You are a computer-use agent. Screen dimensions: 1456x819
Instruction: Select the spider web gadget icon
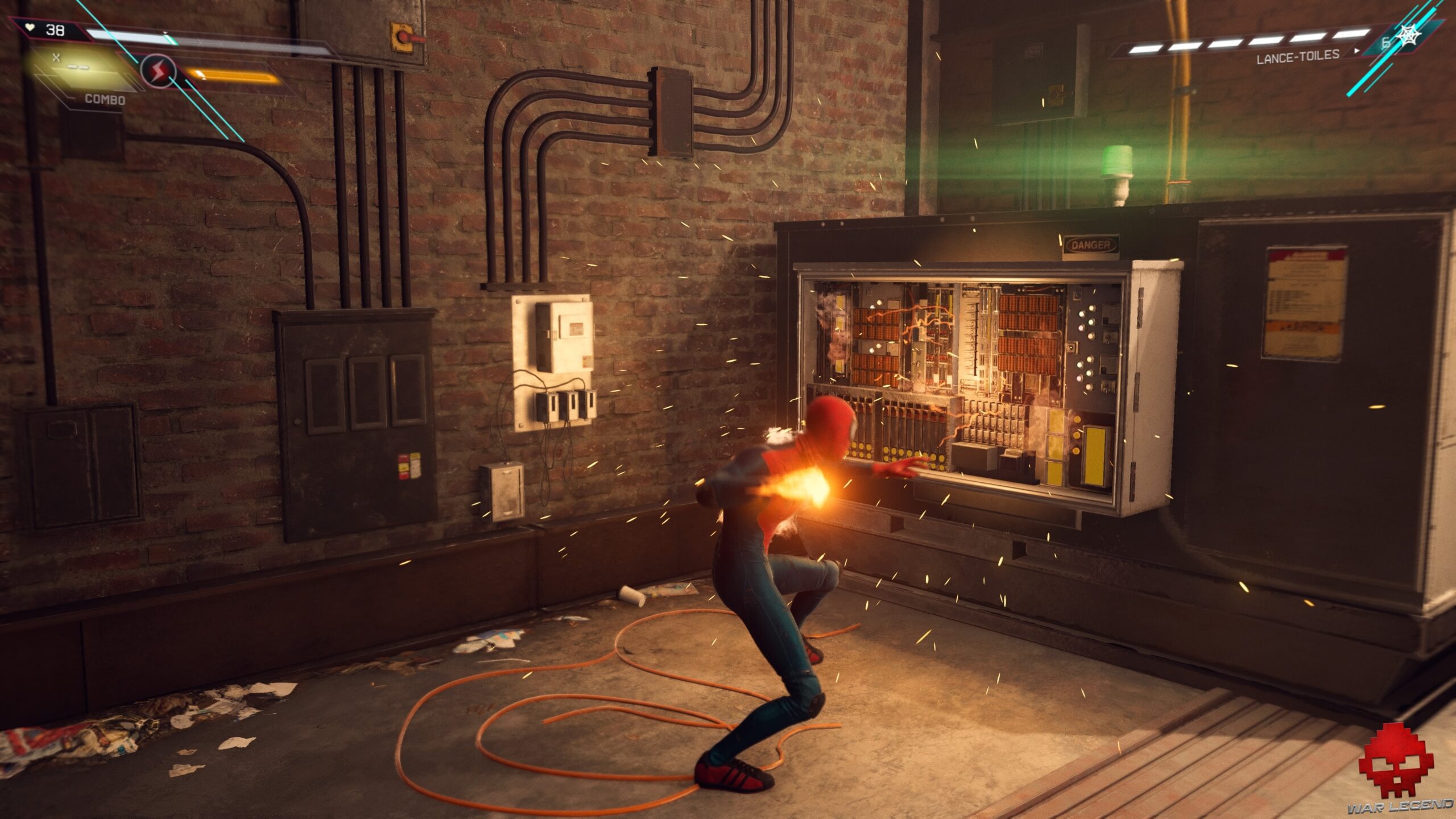tap(1410, 36)
